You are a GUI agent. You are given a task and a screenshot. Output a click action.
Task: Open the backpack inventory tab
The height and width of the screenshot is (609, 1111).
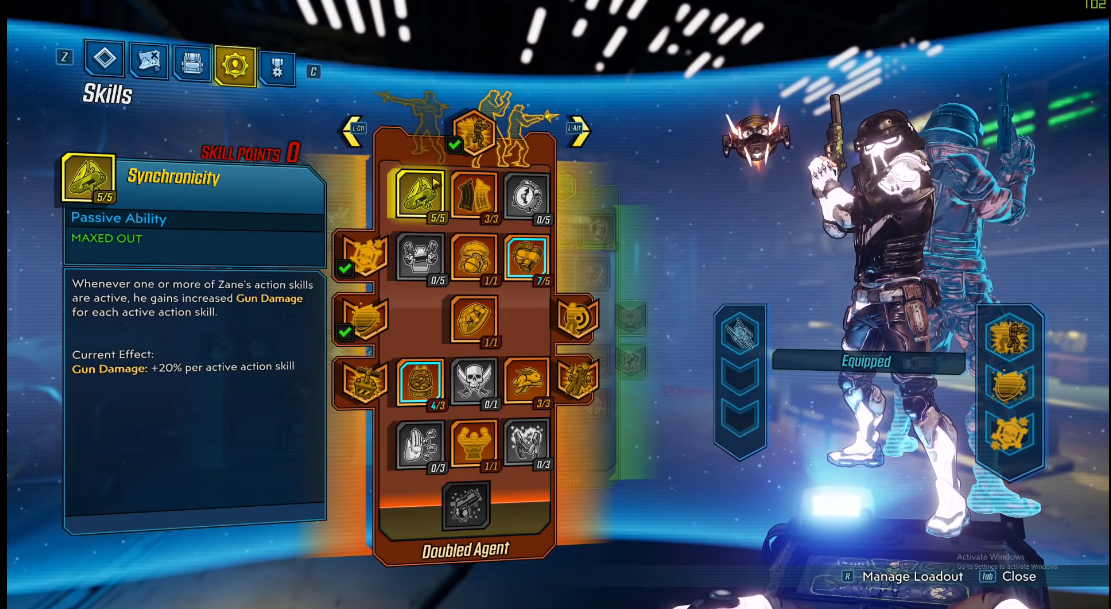point(192,64)
